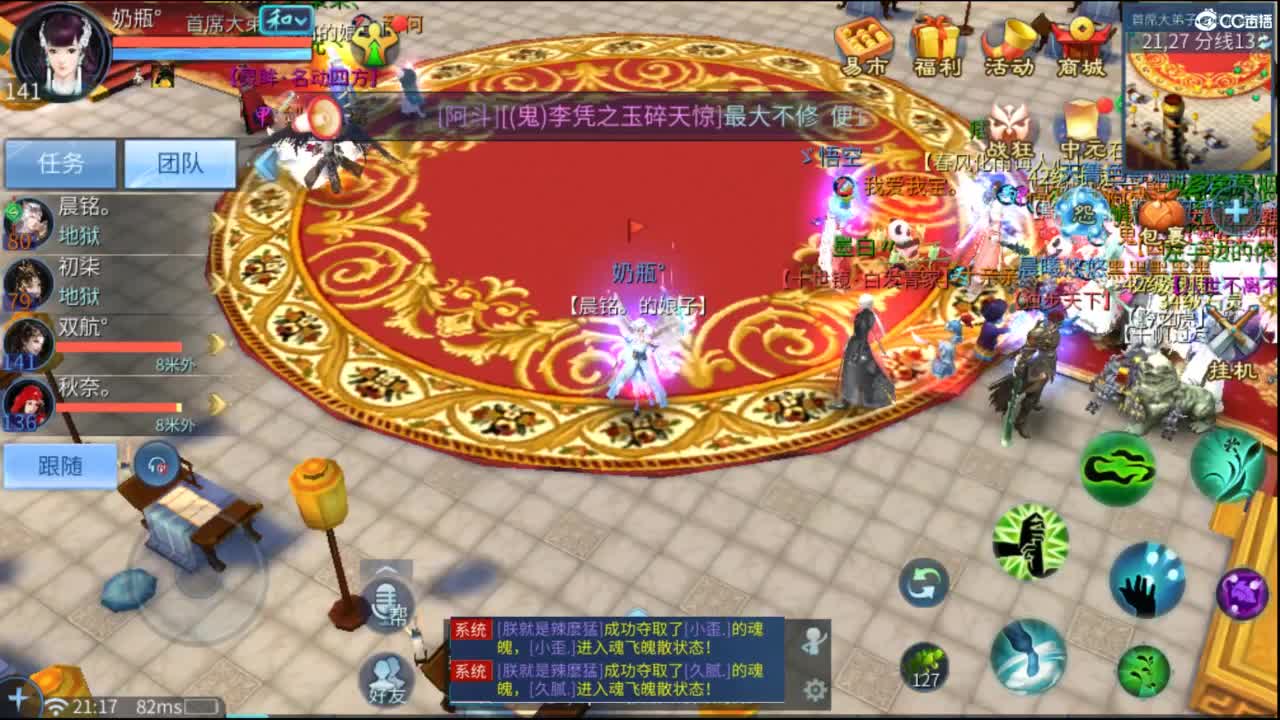Expand the arrow next to teammate 秋奈
Image resolution: width=1280 pixels, height=720 pixels.
pyautogui.click(x=217, y=402)
